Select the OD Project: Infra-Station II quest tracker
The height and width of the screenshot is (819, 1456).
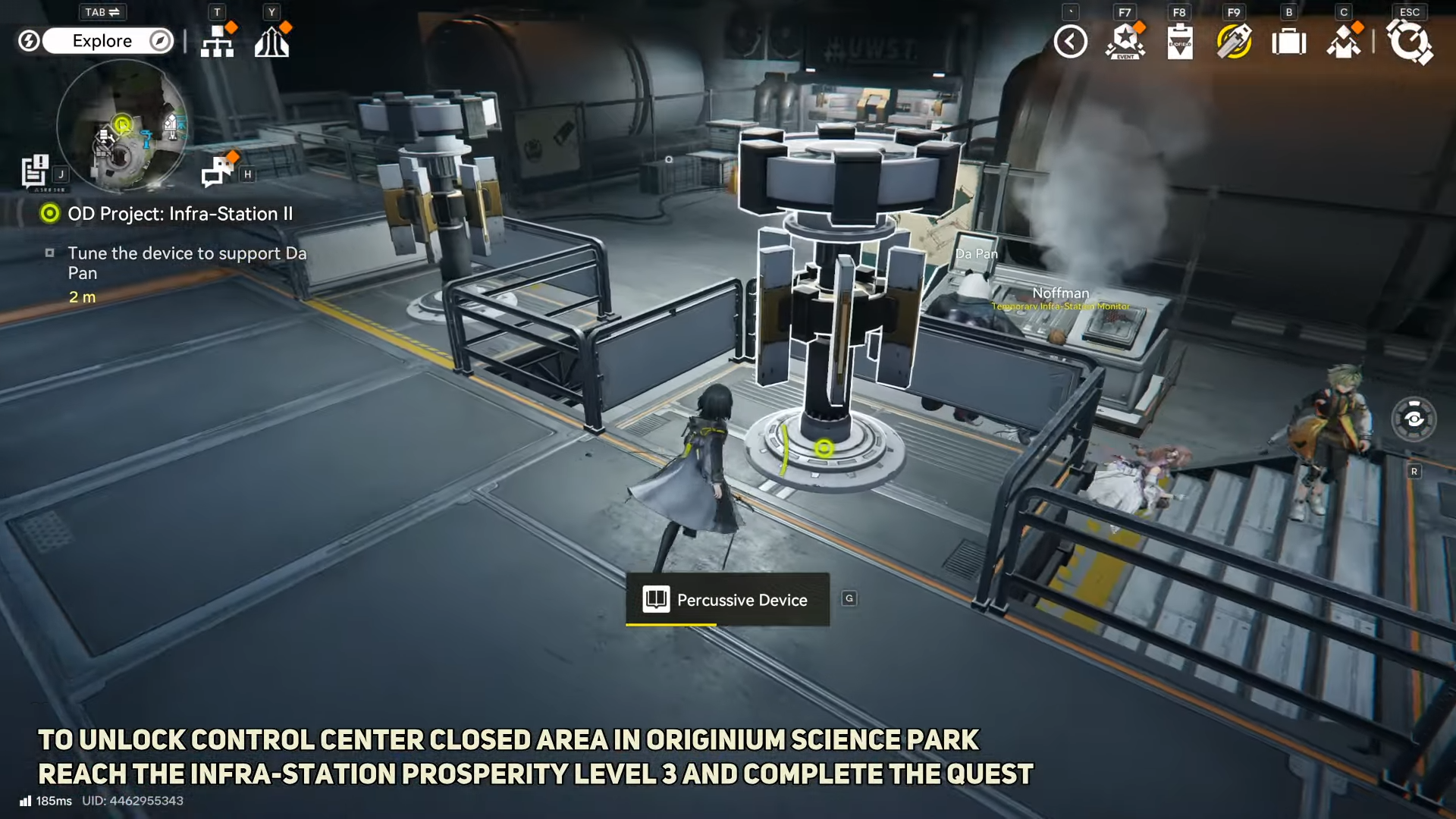click(x=180, y=214)
